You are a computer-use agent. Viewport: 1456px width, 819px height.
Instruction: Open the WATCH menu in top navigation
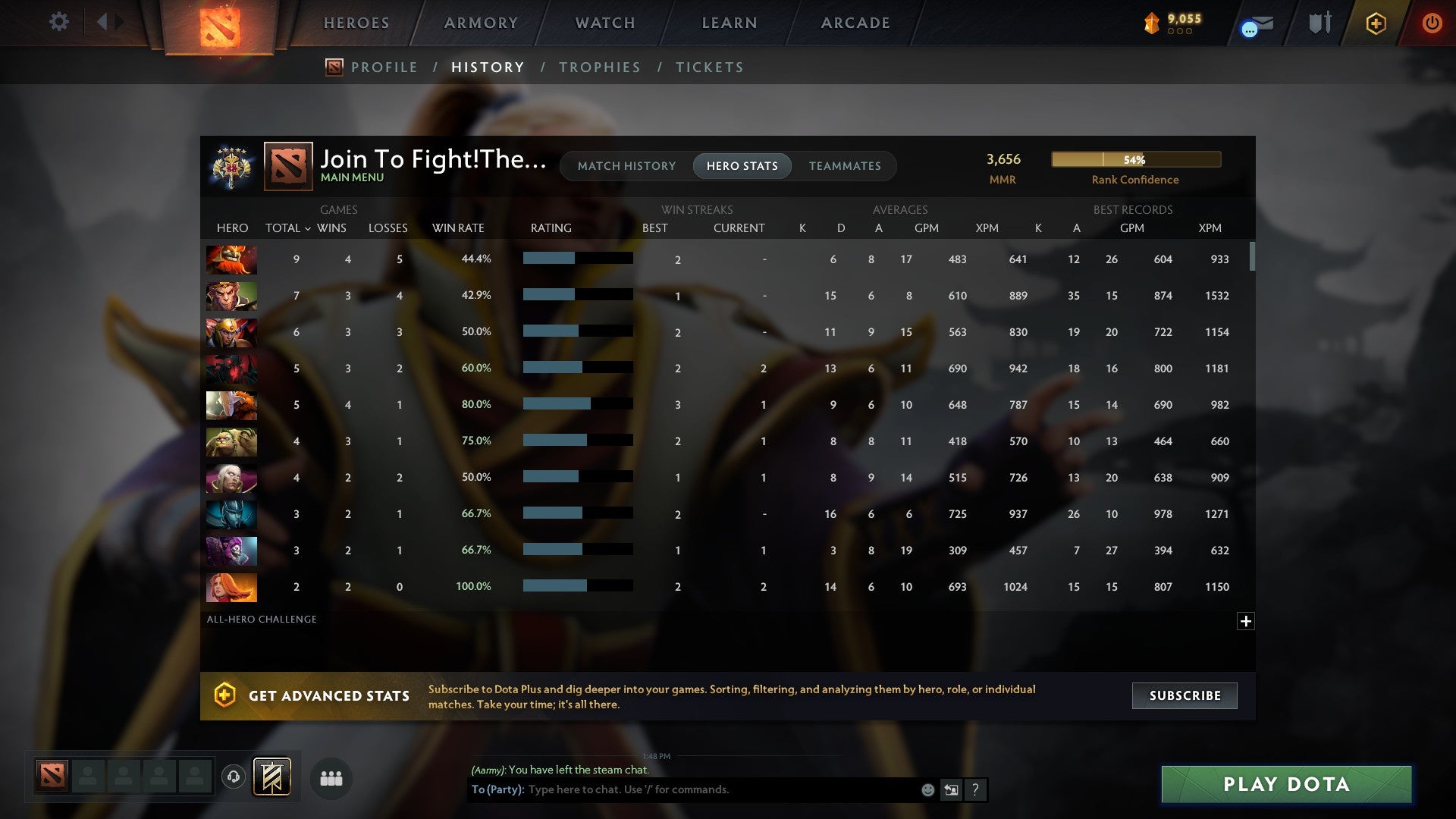point(604,23)
